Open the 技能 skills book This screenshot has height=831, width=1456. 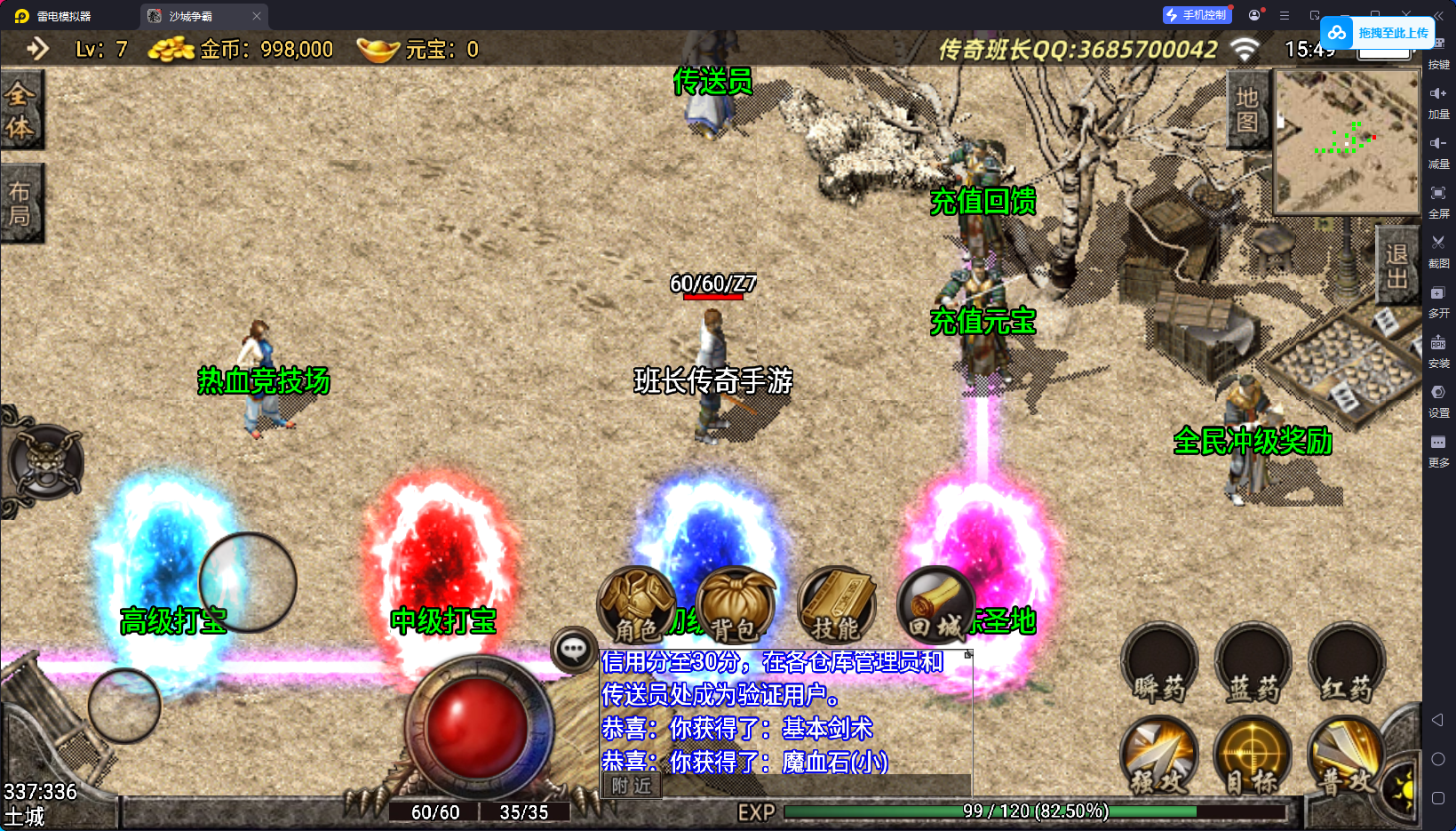pos(836,605)
